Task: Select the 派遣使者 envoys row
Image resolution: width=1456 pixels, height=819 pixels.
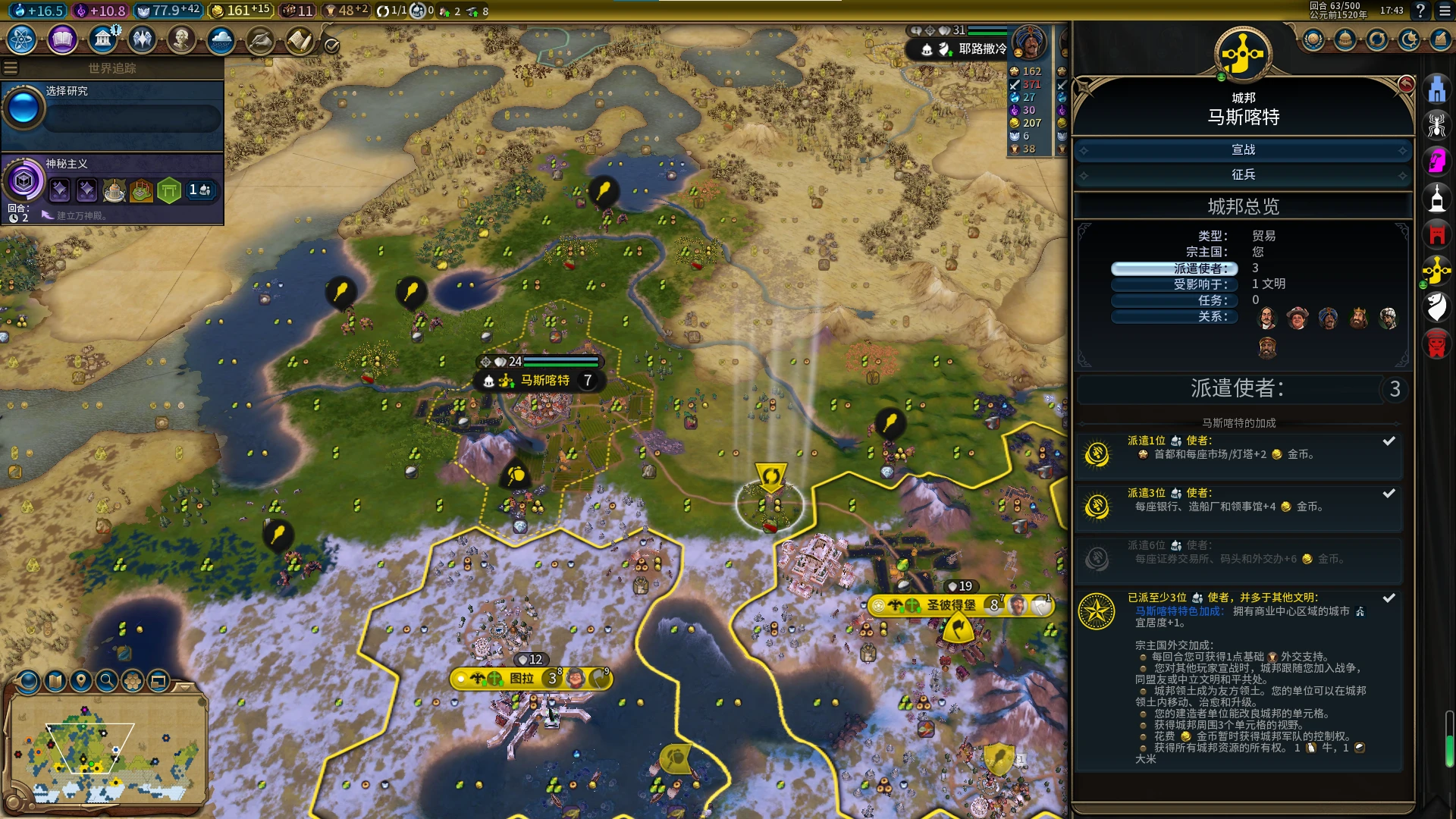Action: click(1174, 268)
